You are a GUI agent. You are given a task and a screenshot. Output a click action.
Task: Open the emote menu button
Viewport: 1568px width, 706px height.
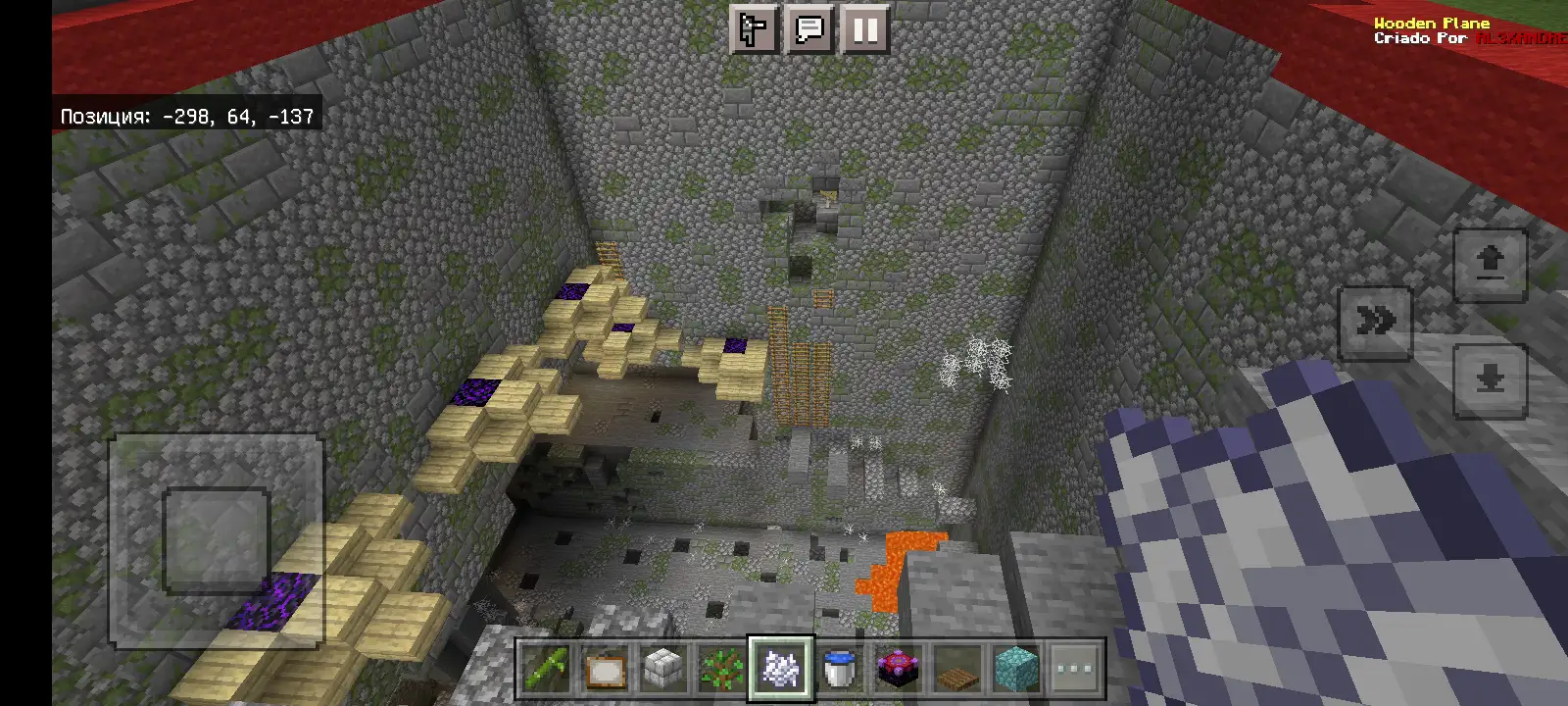pos(755,29)
